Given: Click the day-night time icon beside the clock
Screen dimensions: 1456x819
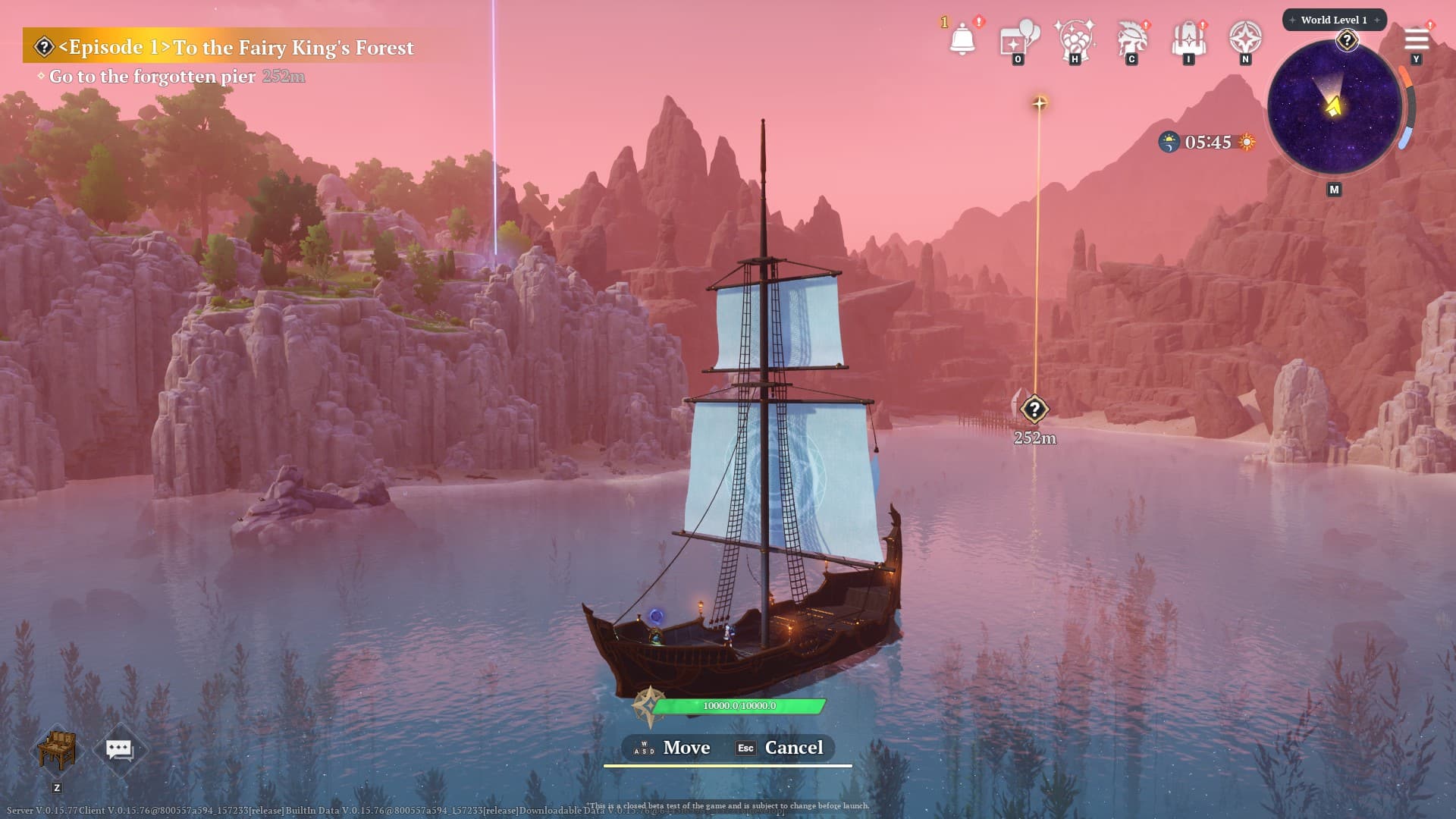Looking at the screenshot, I should pyautogui.click(x=1169, y=142).
